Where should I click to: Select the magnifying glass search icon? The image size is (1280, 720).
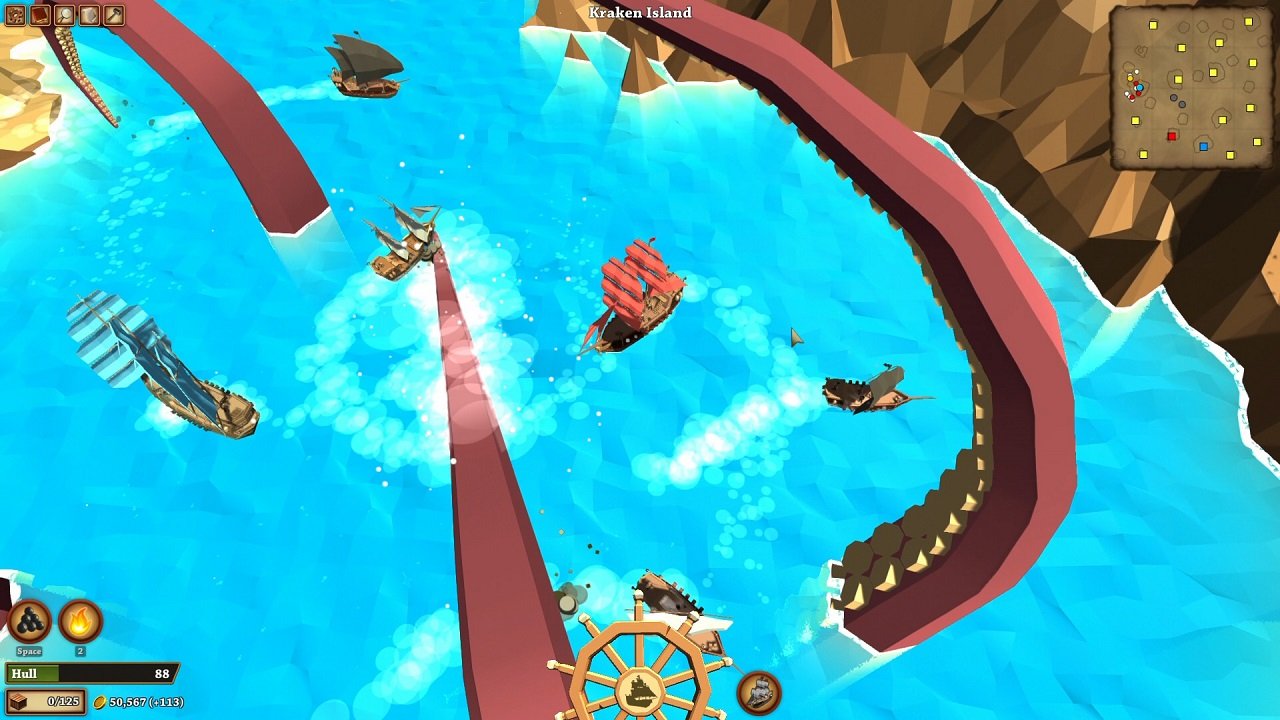64,15
